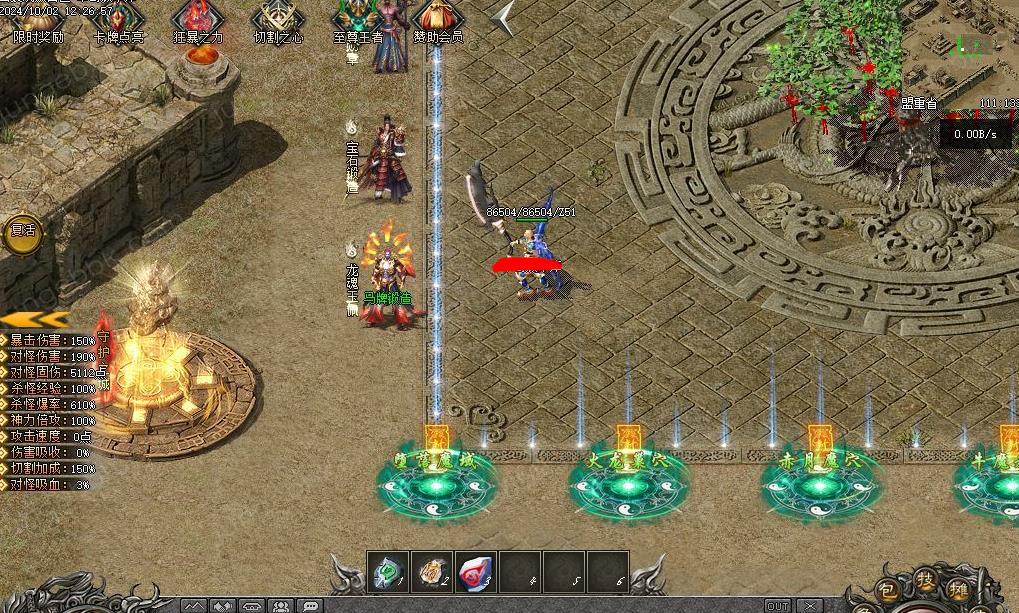Screen dimensions: 1019x613
Task: Use the red item in hotbar slot 3
Action: 475,571
